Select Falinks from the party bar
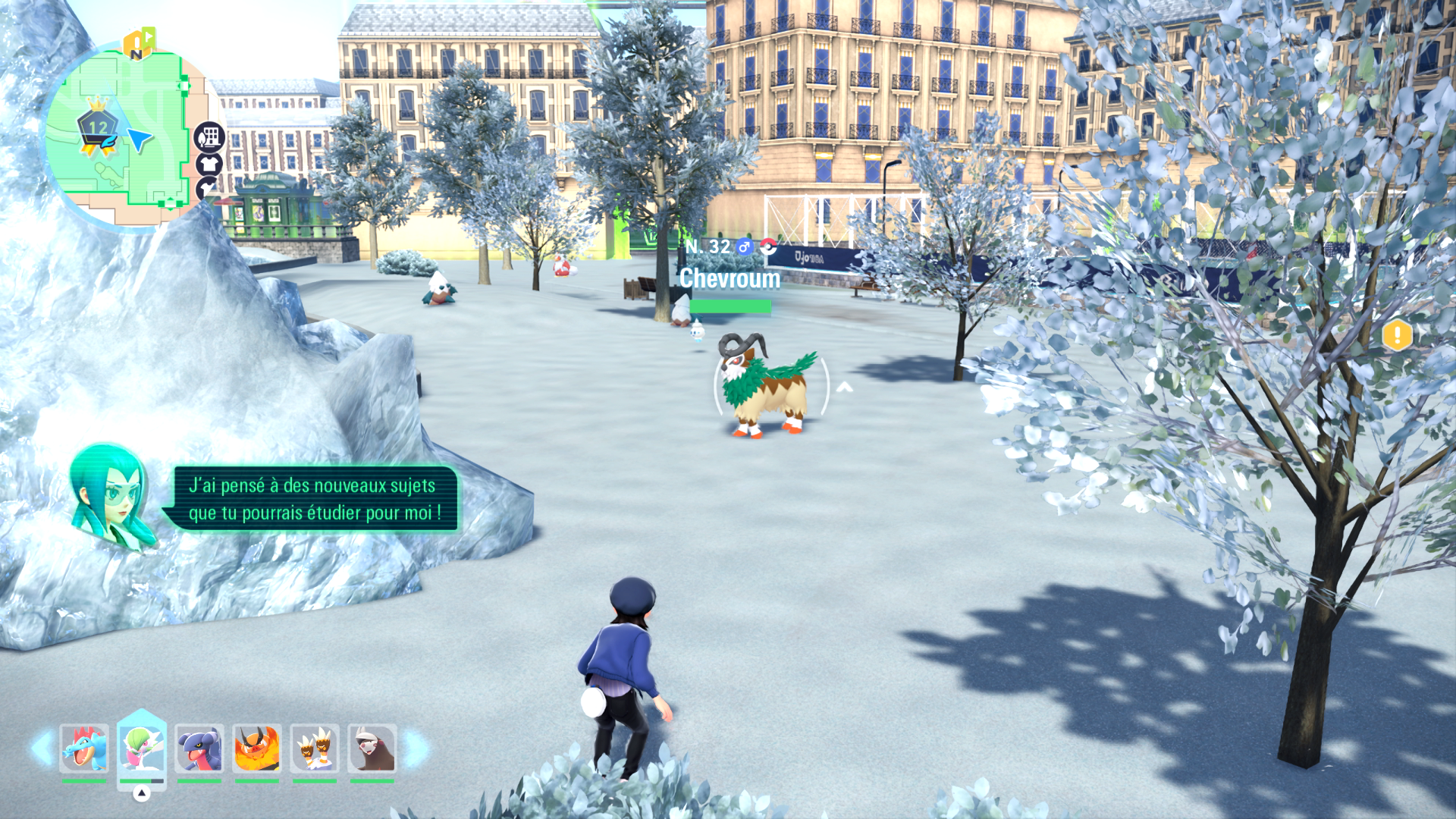The height and width of the screenshot is (819, 1456). (315, 749)
